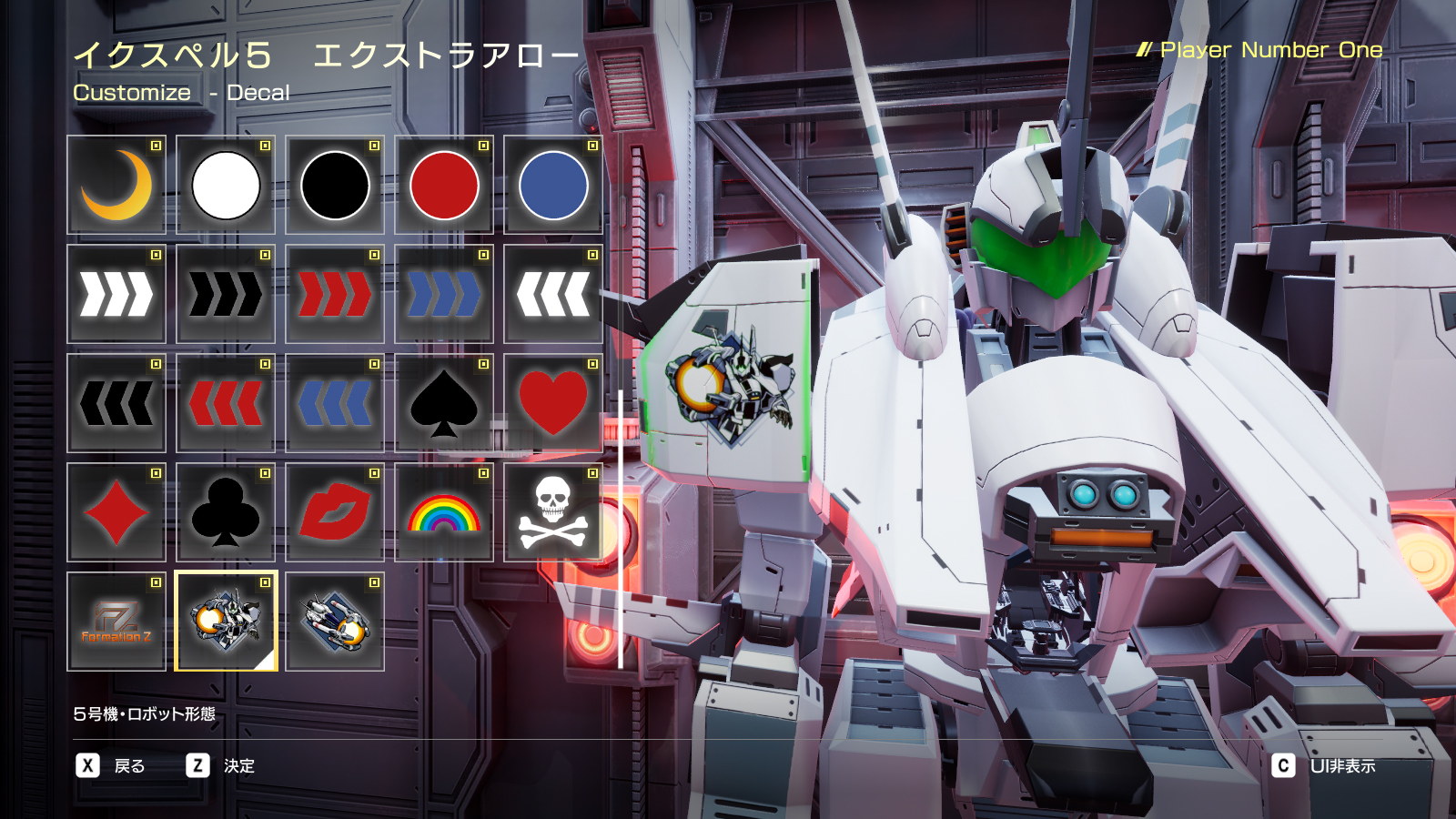Pick the currently highlighted robot artwork decal
The width and height of the screenshot is (1456, 819).
click(x=225, y=622)
